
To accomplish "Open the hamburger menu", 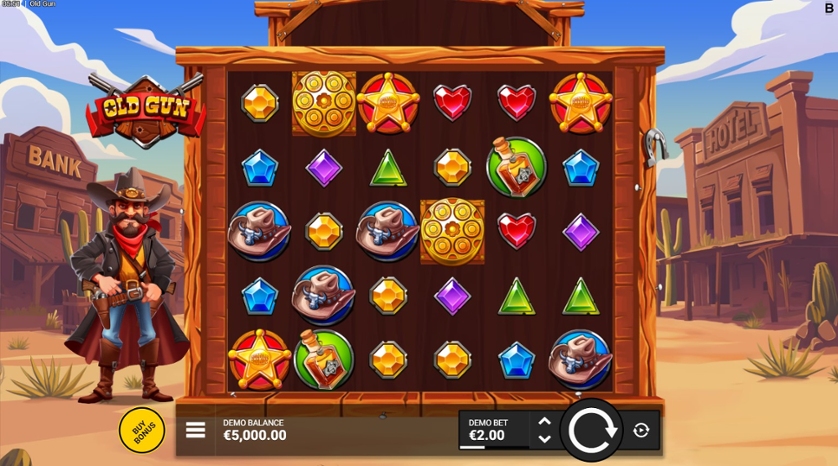I will [196, 430].
